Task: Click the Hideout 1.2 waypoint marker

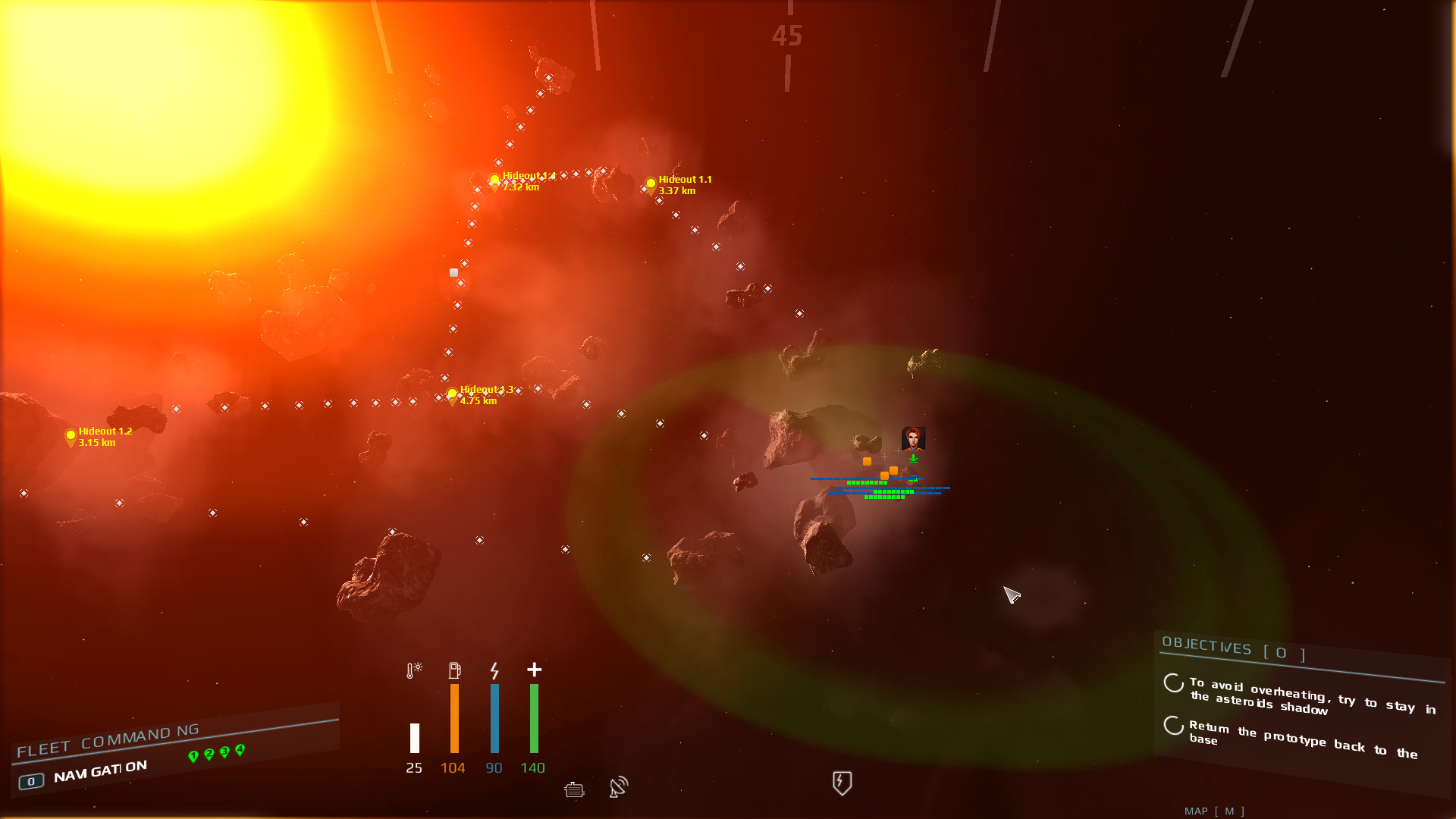Action: (x=71, y=434)
